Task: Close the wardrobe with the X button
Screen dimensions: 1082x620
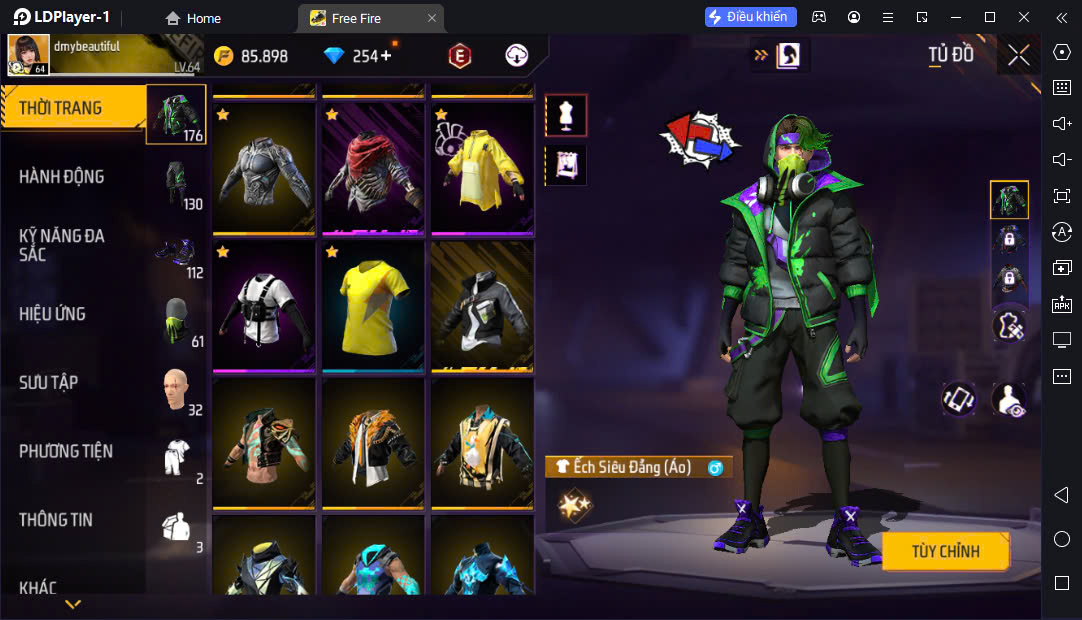Action: tap(1018, 55)
